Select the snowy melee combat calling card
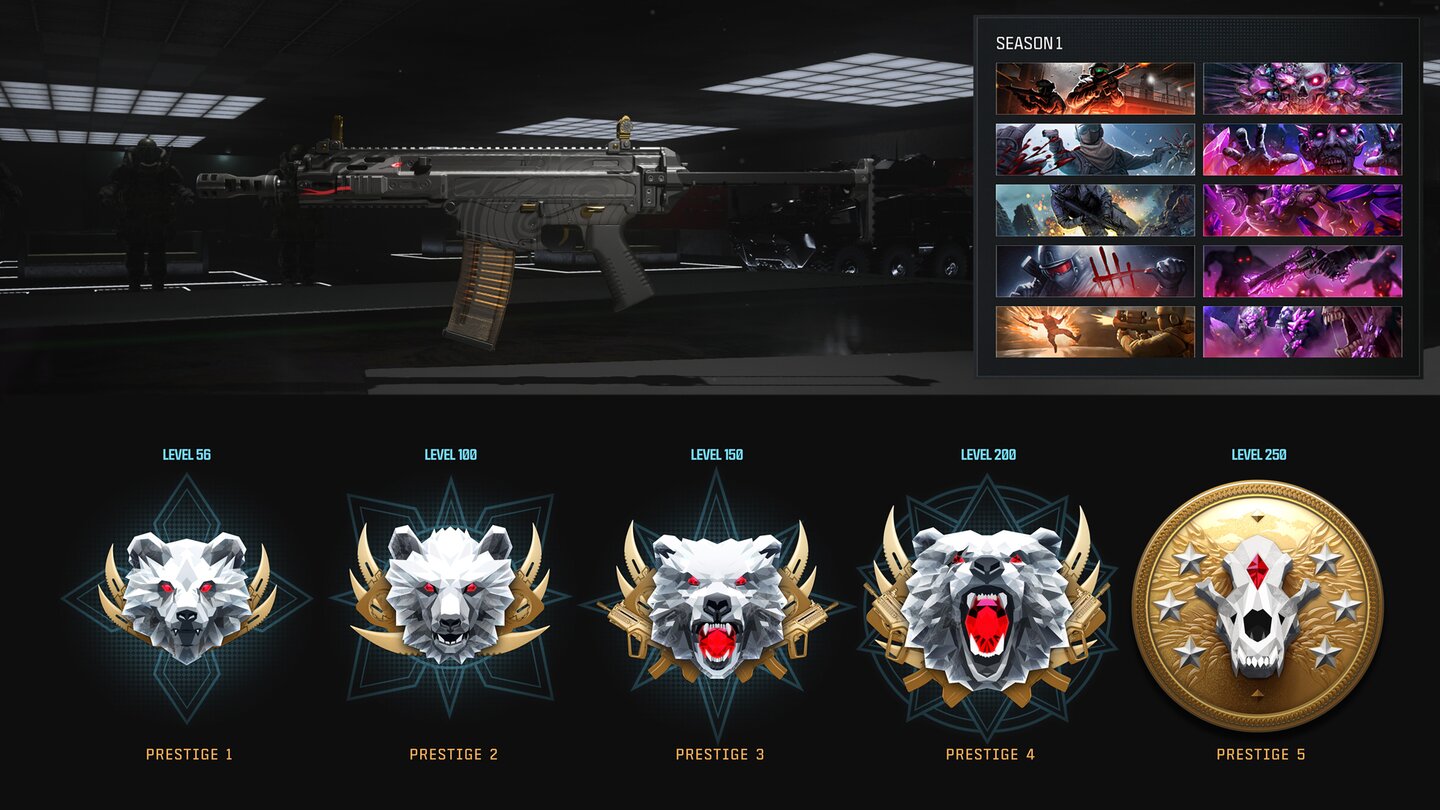This screenshot has width=1440, height=810. click(1094, 150)
